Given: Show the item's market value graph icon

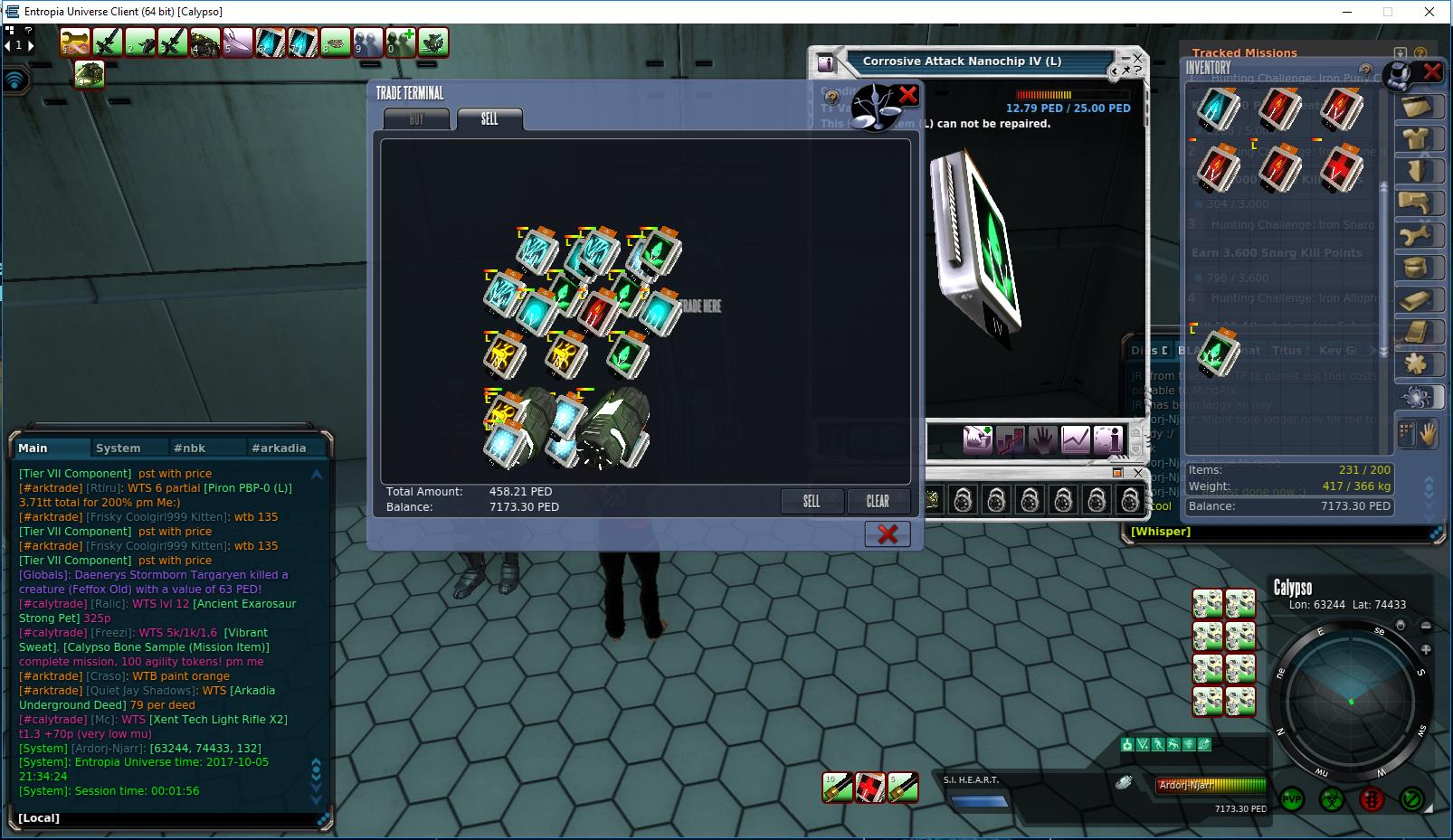Looking at the screenshot, I should pos(1076,439).
